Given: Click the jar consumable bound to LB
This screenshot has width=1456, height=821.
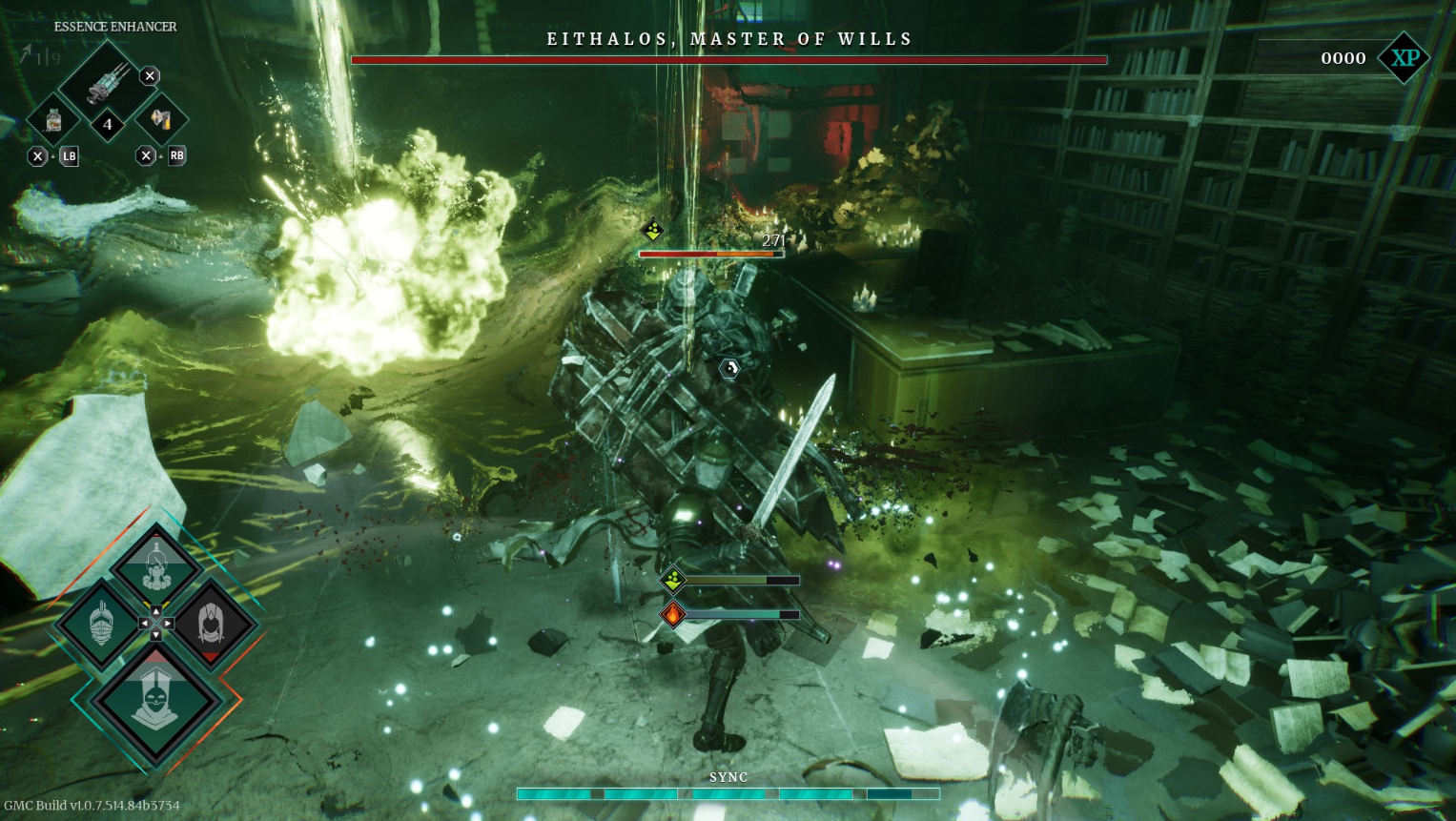Looking at the screenshot, I should pyautogui.click(x=53, y=121).
